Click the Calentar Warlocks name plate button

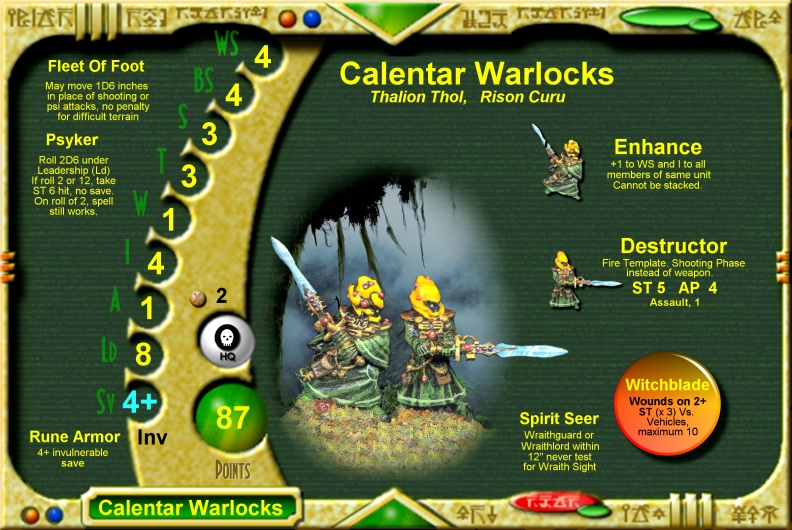click(x=190, y=507)
